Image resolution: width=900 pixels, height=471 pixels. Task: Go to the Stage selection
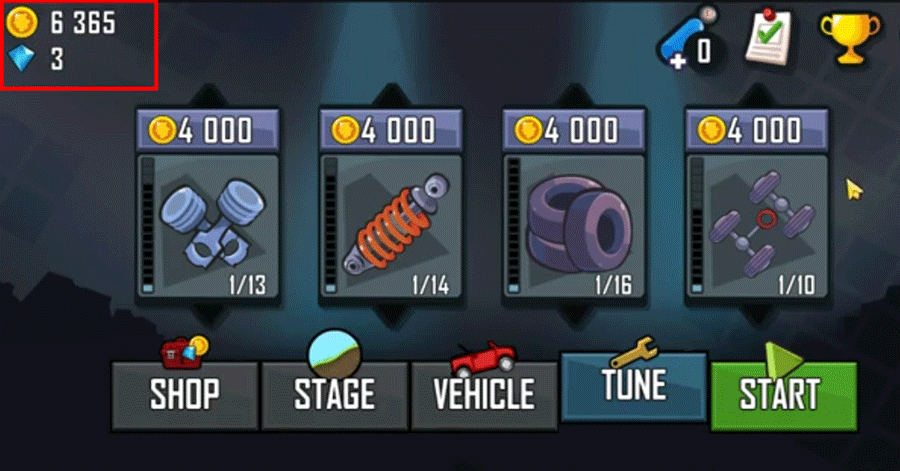point(334,391)
